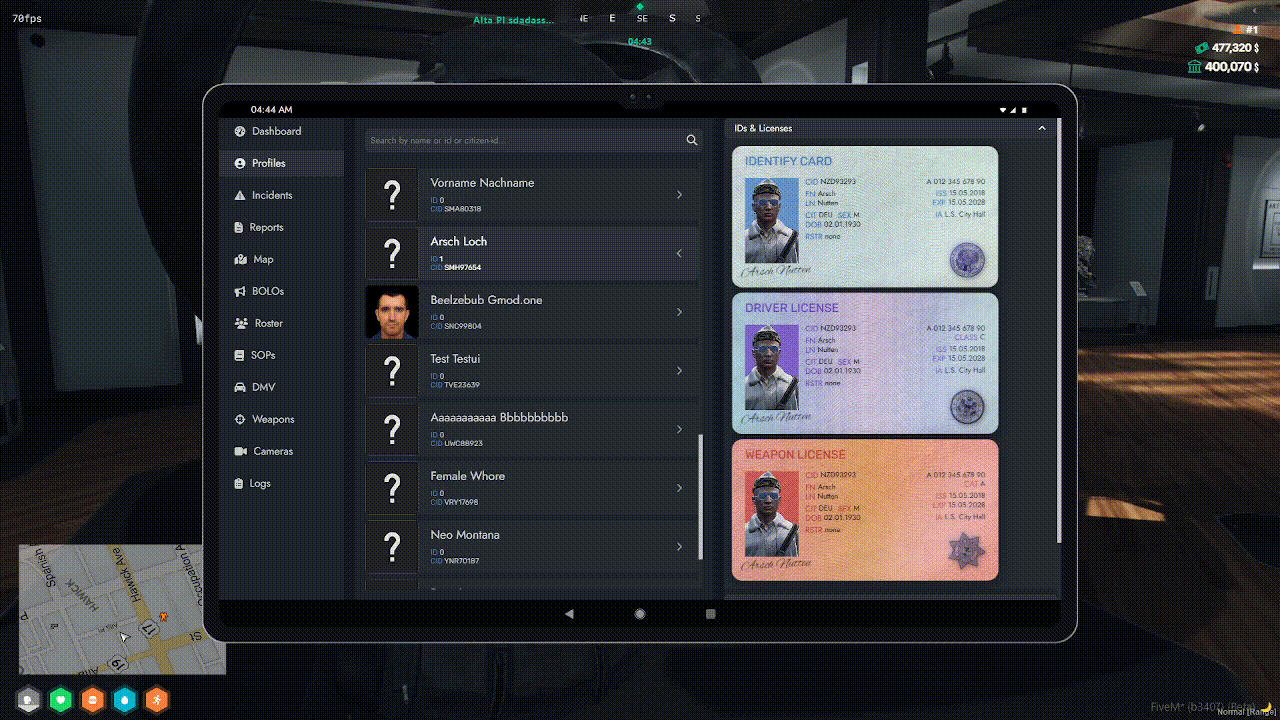
Task: Open the Roster page
Action: coord(268,323)
